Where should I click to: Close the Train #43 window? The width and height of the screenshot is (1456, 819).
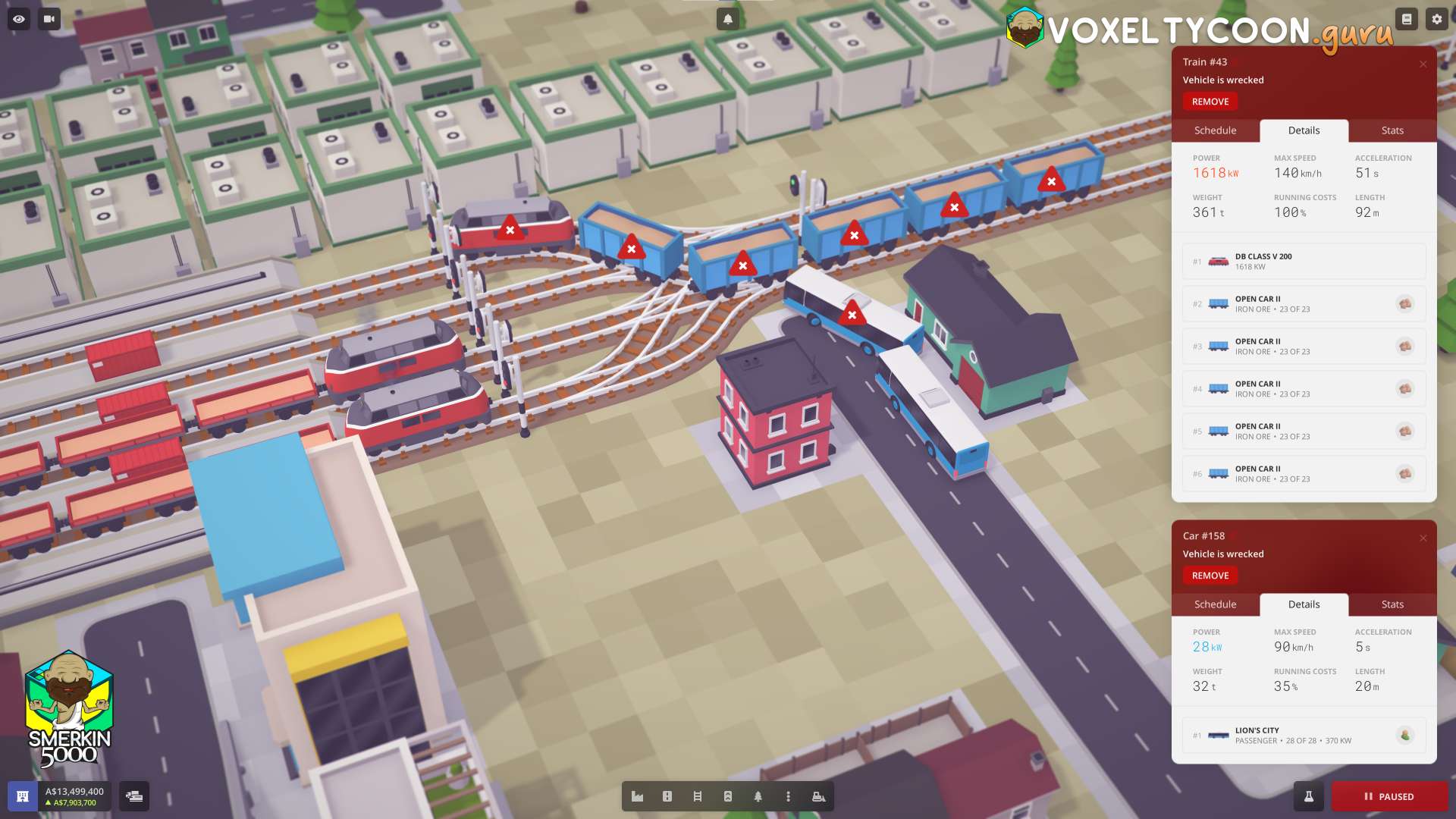(1423, 64)
